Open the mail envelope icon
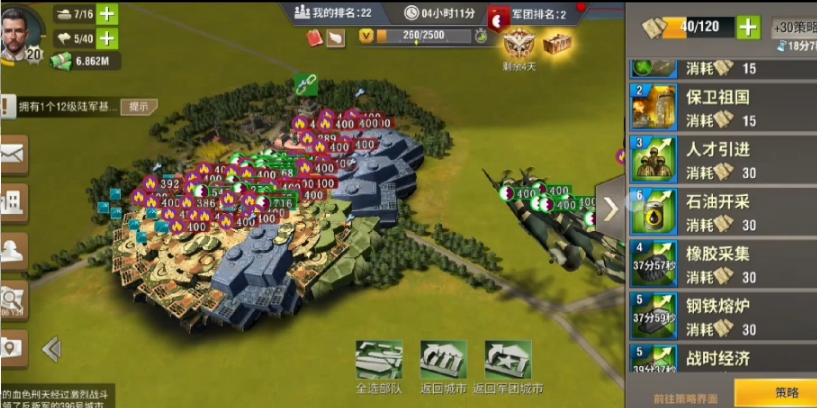Viewport: 817px width, 408px height. coord(13,155)
